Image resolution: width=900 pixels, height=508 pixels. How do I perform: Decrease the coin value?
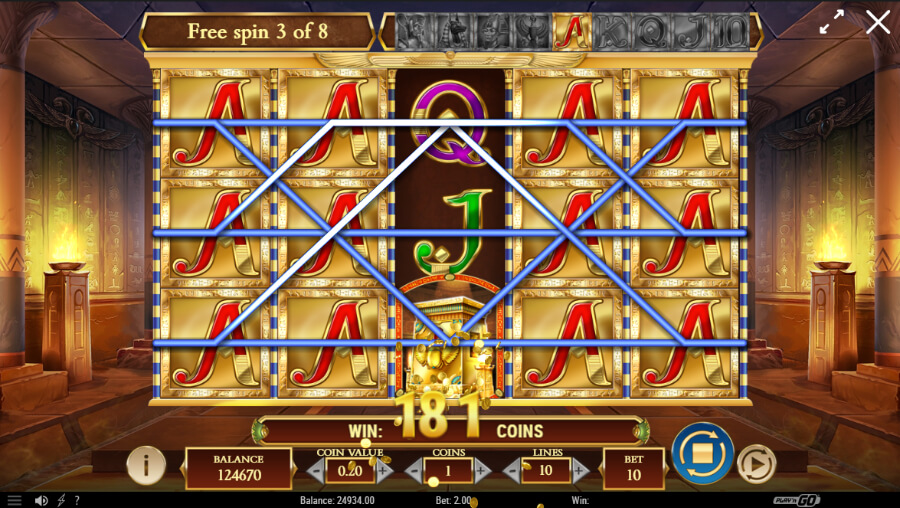pyautogui.click(x=316, y=470)
